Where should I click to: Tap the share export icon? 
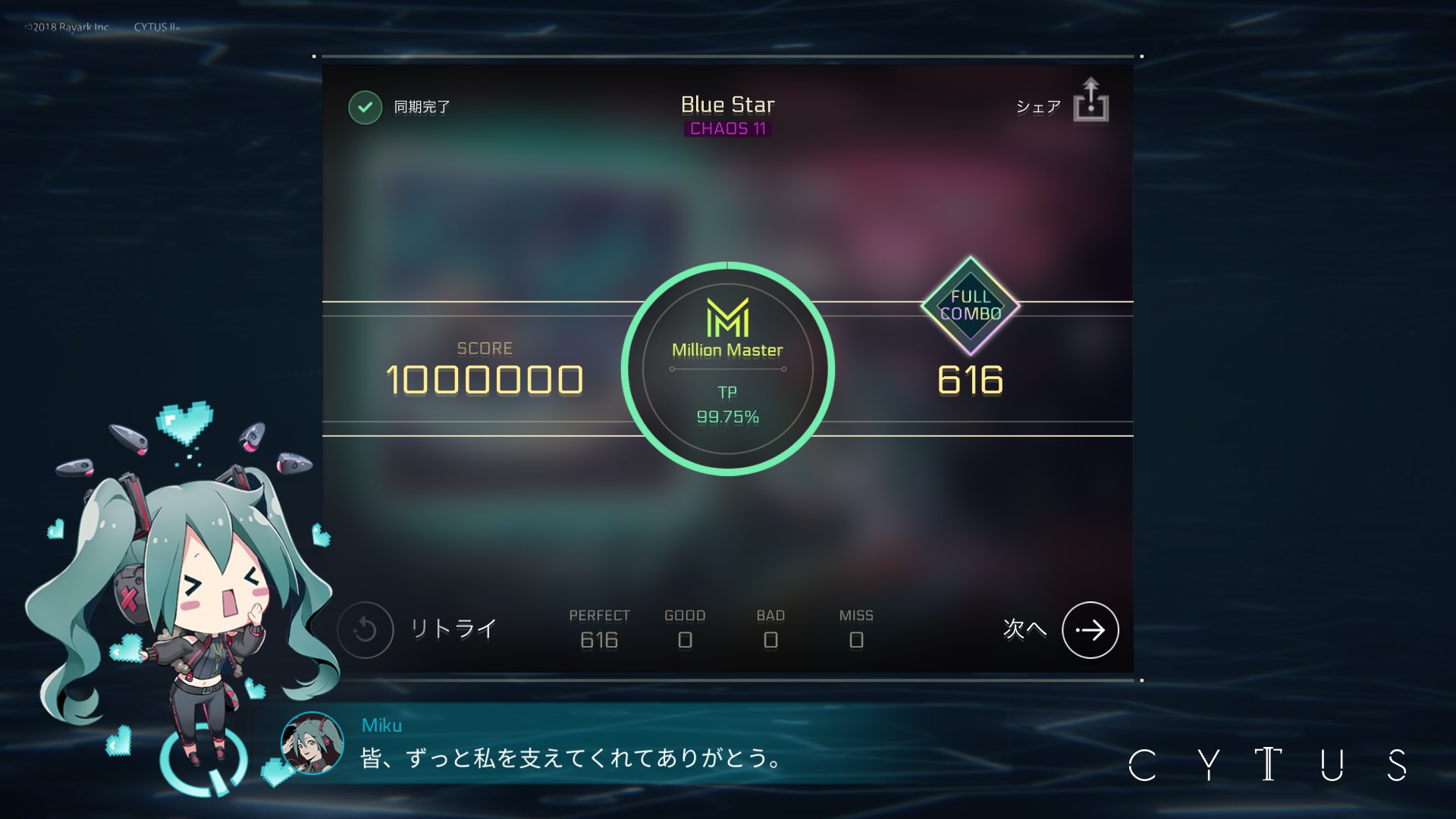(1091, 105)
